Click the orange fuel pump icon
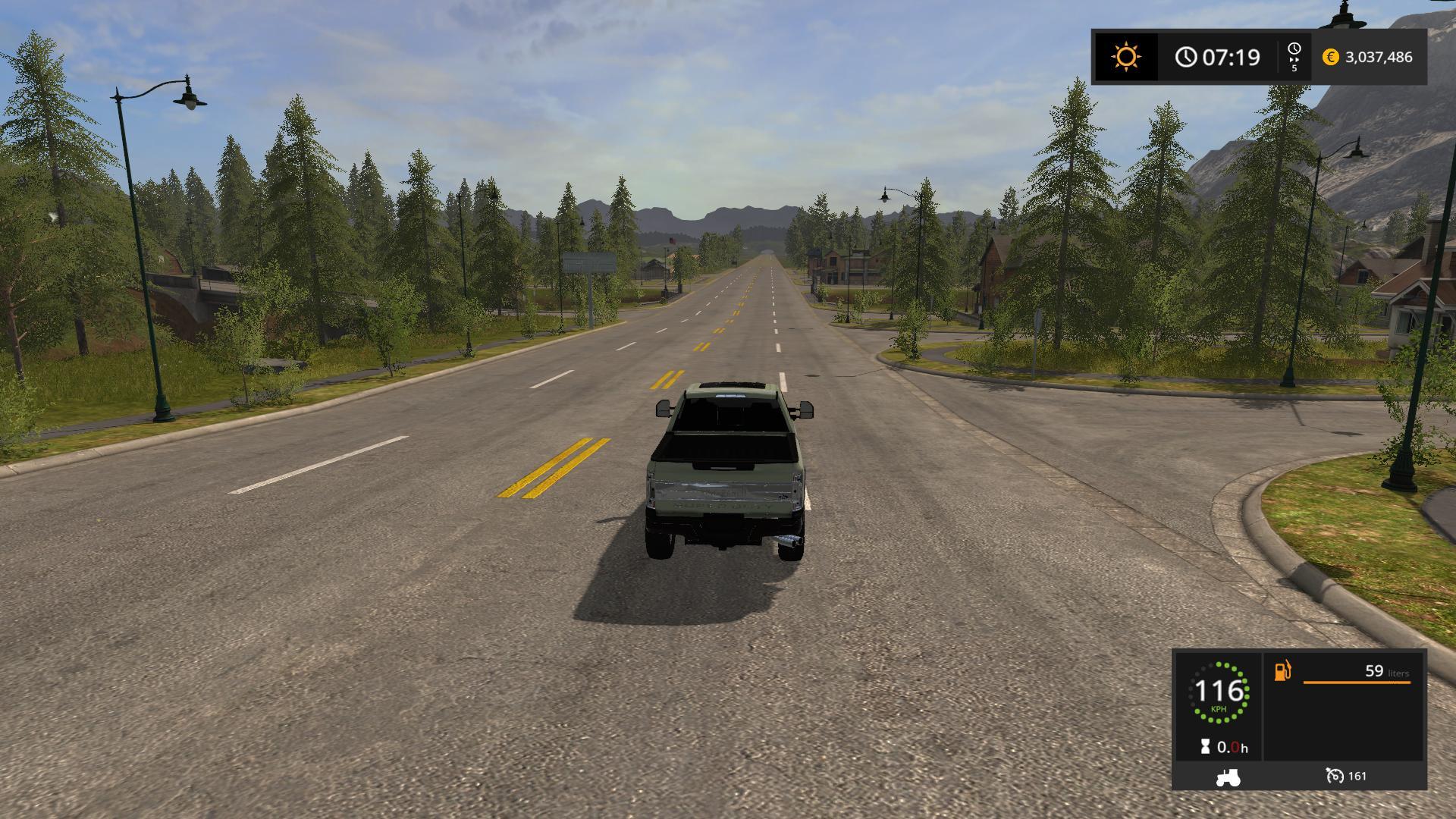Screen dimensions: 1456x819 pyautogui.click(x=1282, y=671)
